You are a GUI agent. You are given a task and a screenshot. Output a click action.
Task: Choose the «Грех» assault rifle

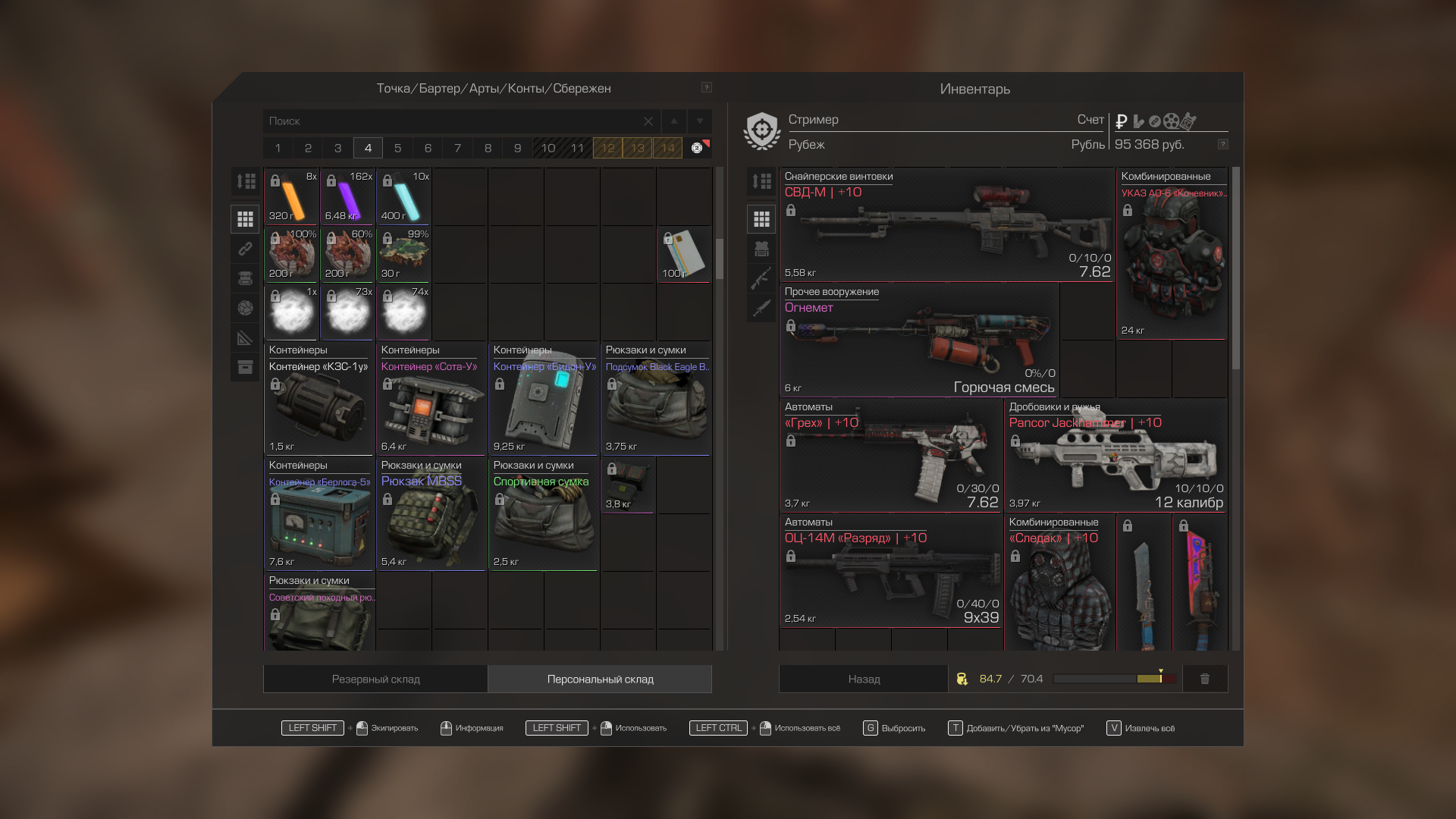891,457
